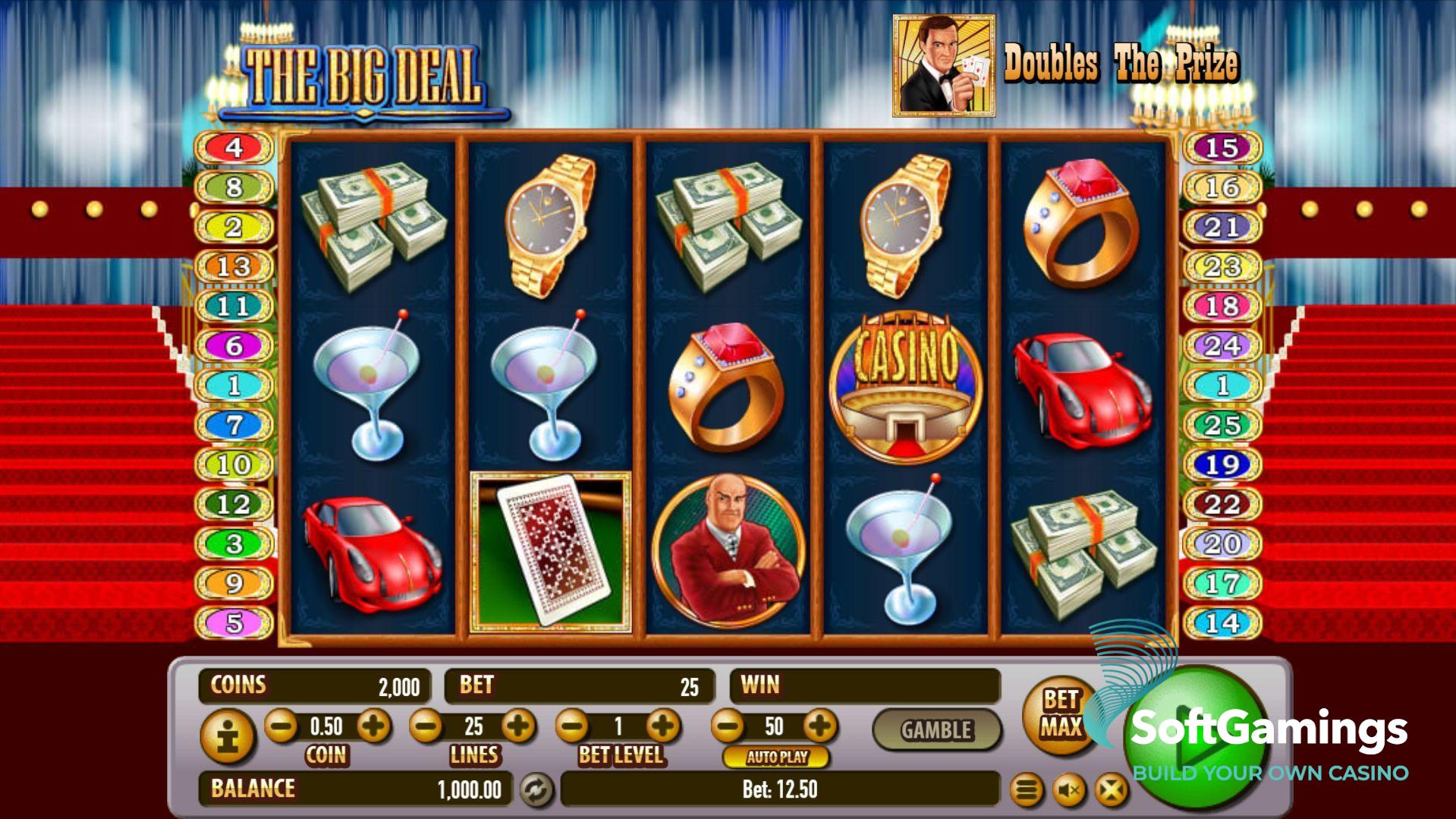Lower the bet level
This screenshot has width=1456, height=819.
tap(572, 726)
